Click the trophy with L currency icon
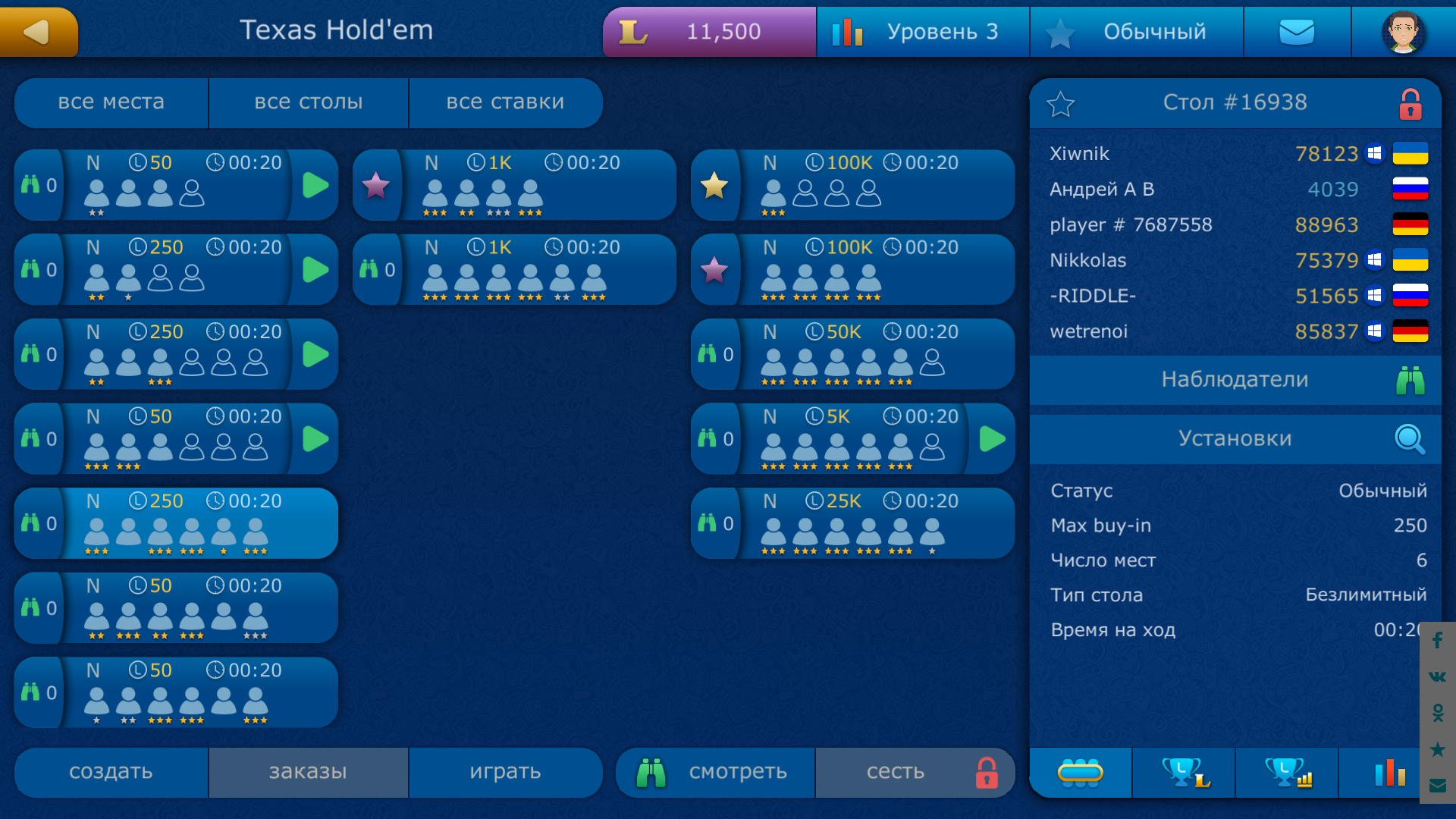Screen dimensions: 1456x819 [x=1184, y=772]
